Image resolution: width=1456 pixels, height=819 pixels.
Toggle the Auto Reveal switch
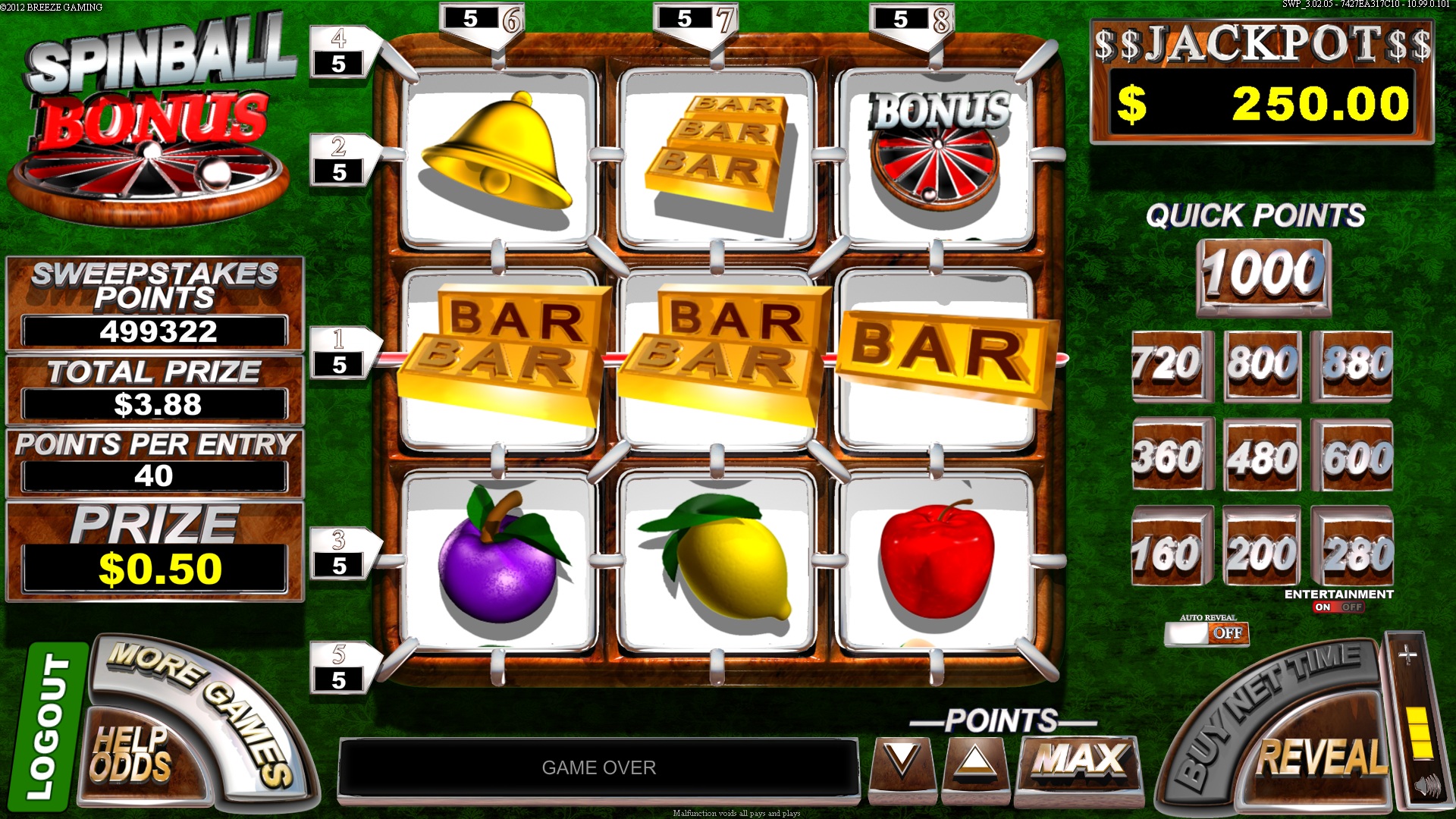click(x=1207, y=633)
